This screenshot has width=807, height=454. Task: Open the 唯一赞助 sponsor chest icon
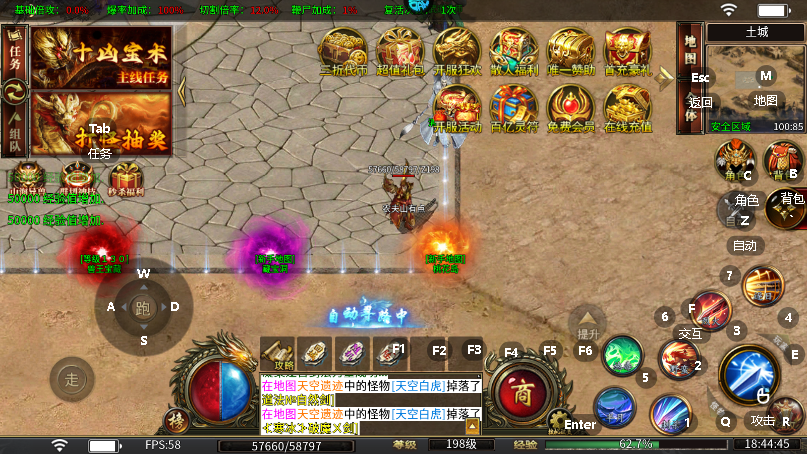point(571,51)
